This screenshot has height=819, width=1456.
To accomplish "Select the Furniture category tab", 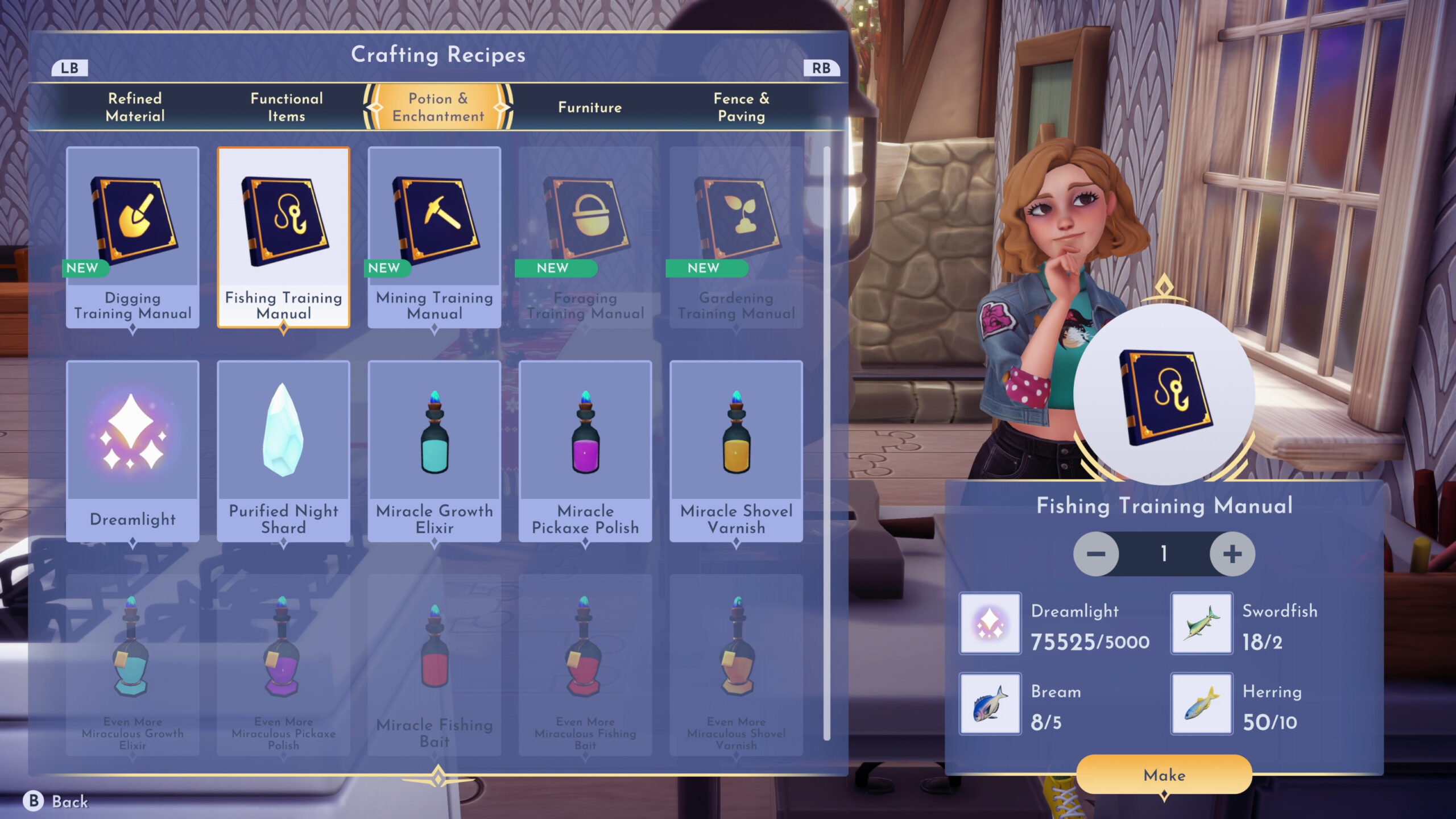I will [590, 107].
